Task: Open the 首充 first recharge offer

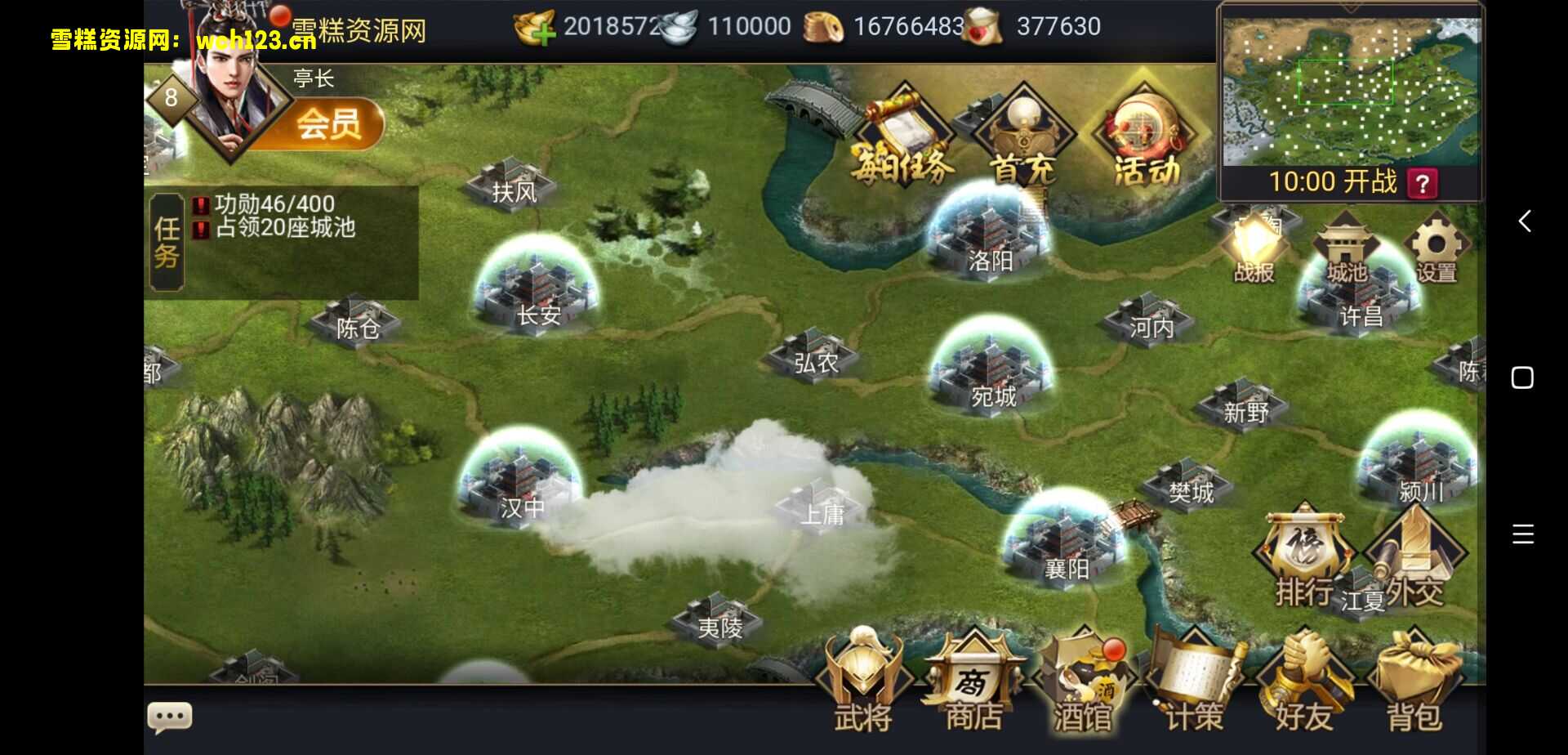Action: click(1023, 139)
